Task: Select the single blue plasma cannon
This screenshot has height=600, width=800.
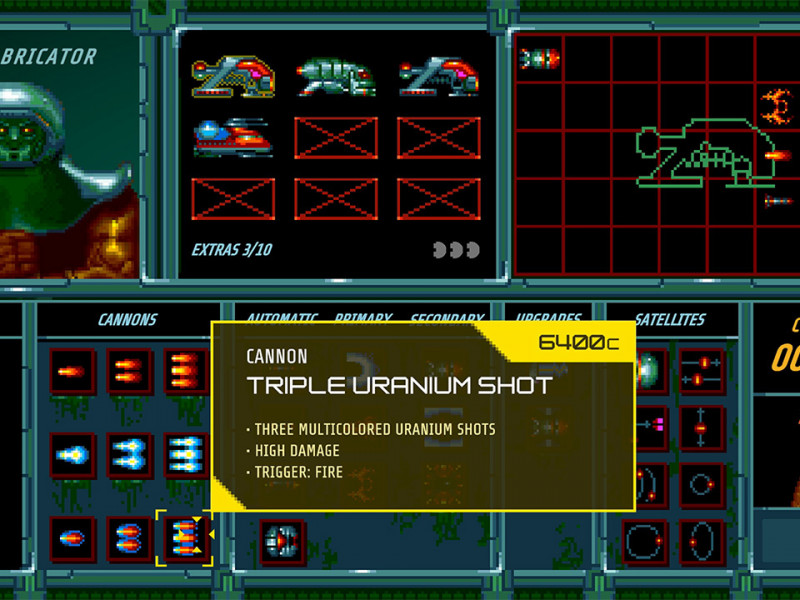Action: 73,456
